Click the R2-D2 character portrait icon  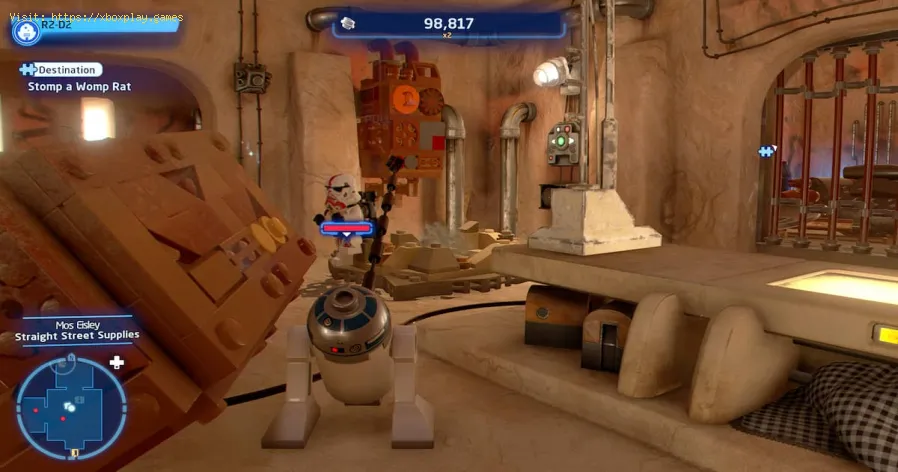tap(25, 30)
